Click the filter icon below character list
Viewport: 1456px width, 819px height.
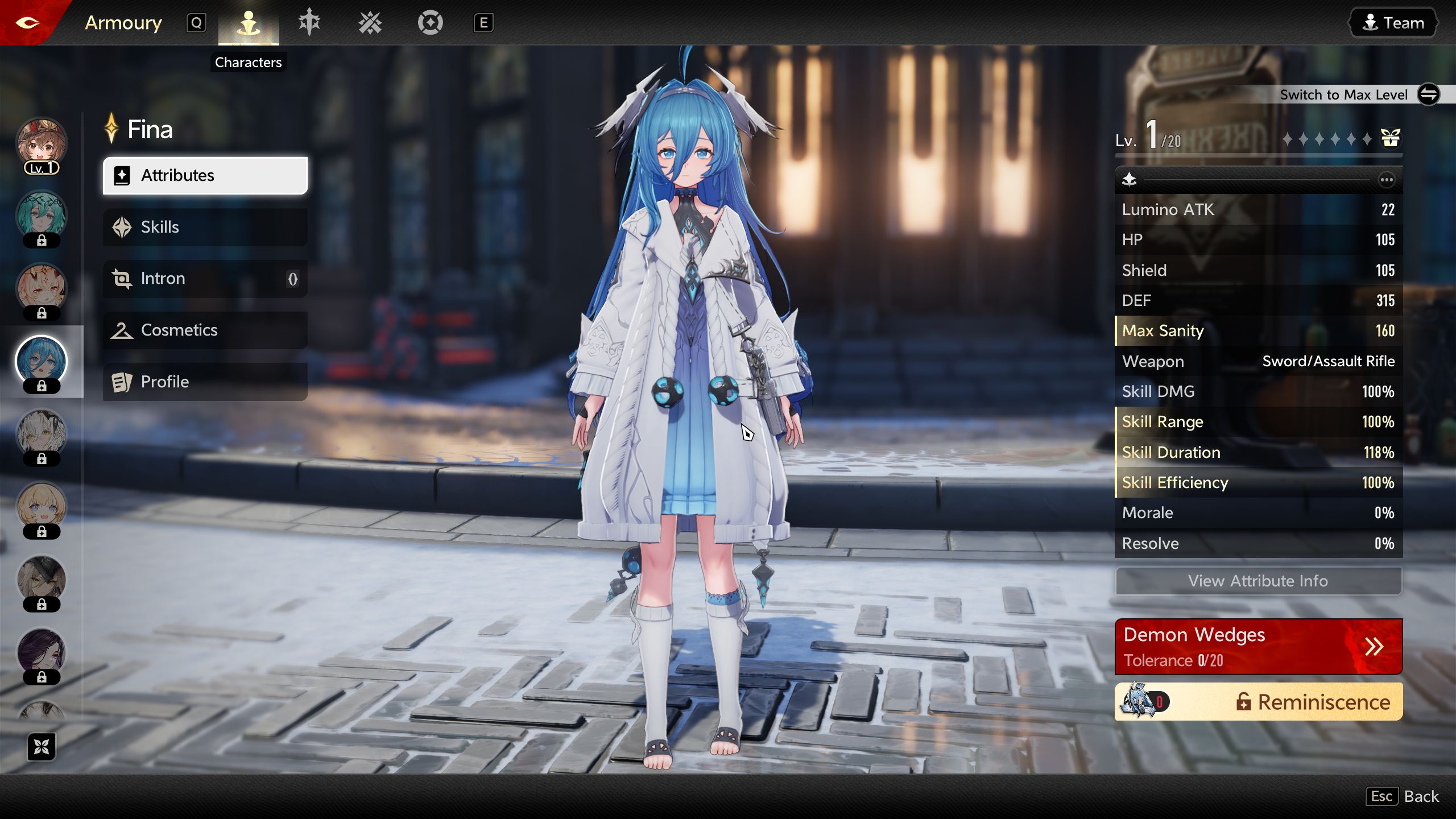(42, 747)
